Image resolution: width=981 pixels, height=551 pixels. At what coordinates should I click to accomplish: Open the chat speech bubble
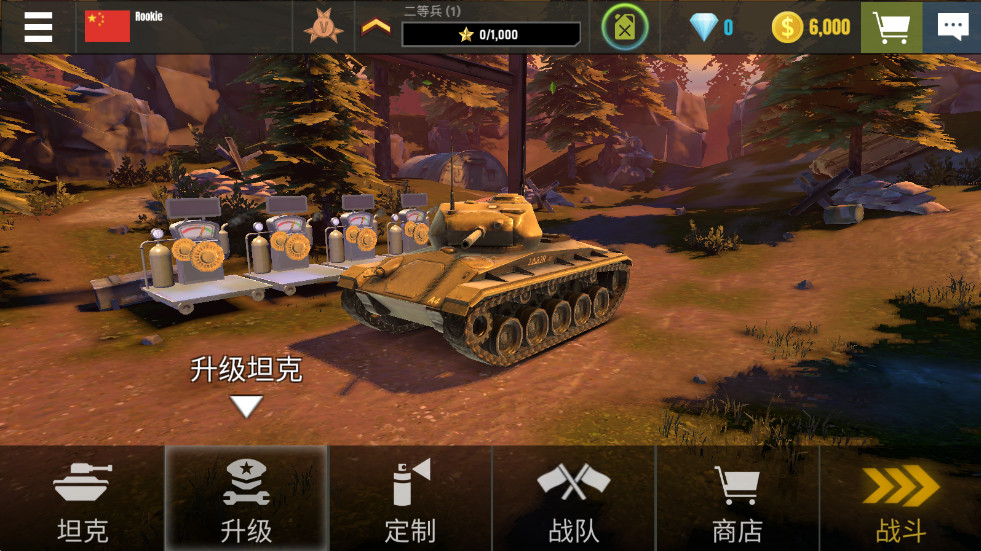[x=951, y=27]
